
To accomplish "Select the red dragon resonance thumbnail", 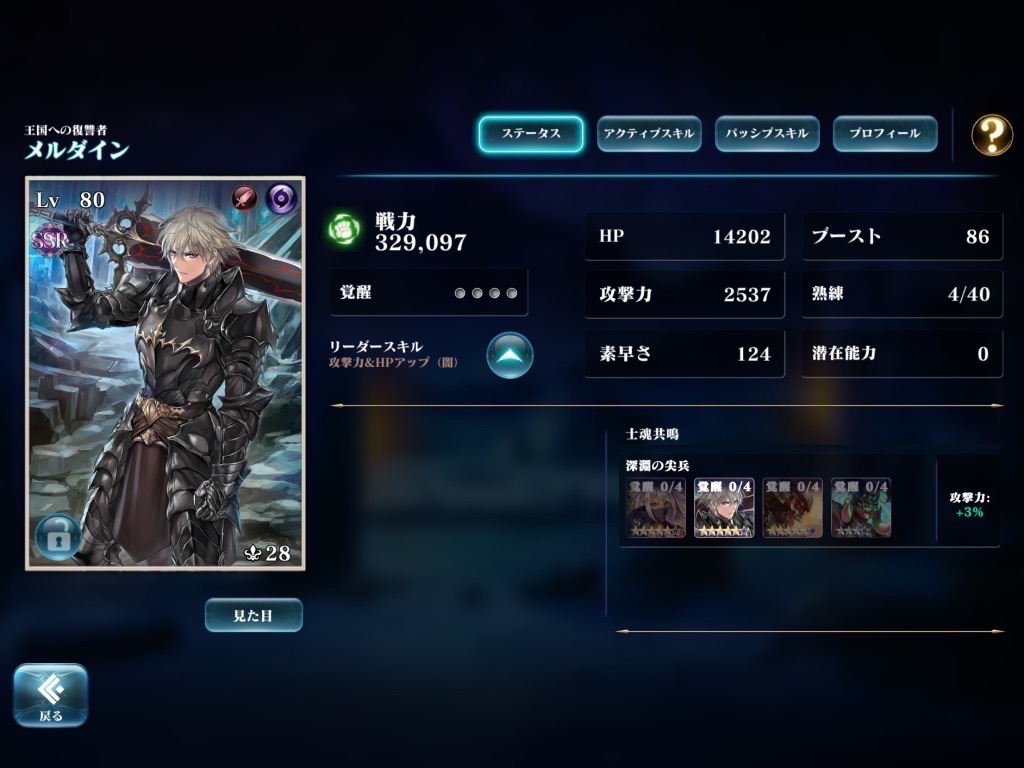I will (x=792, y=508).
